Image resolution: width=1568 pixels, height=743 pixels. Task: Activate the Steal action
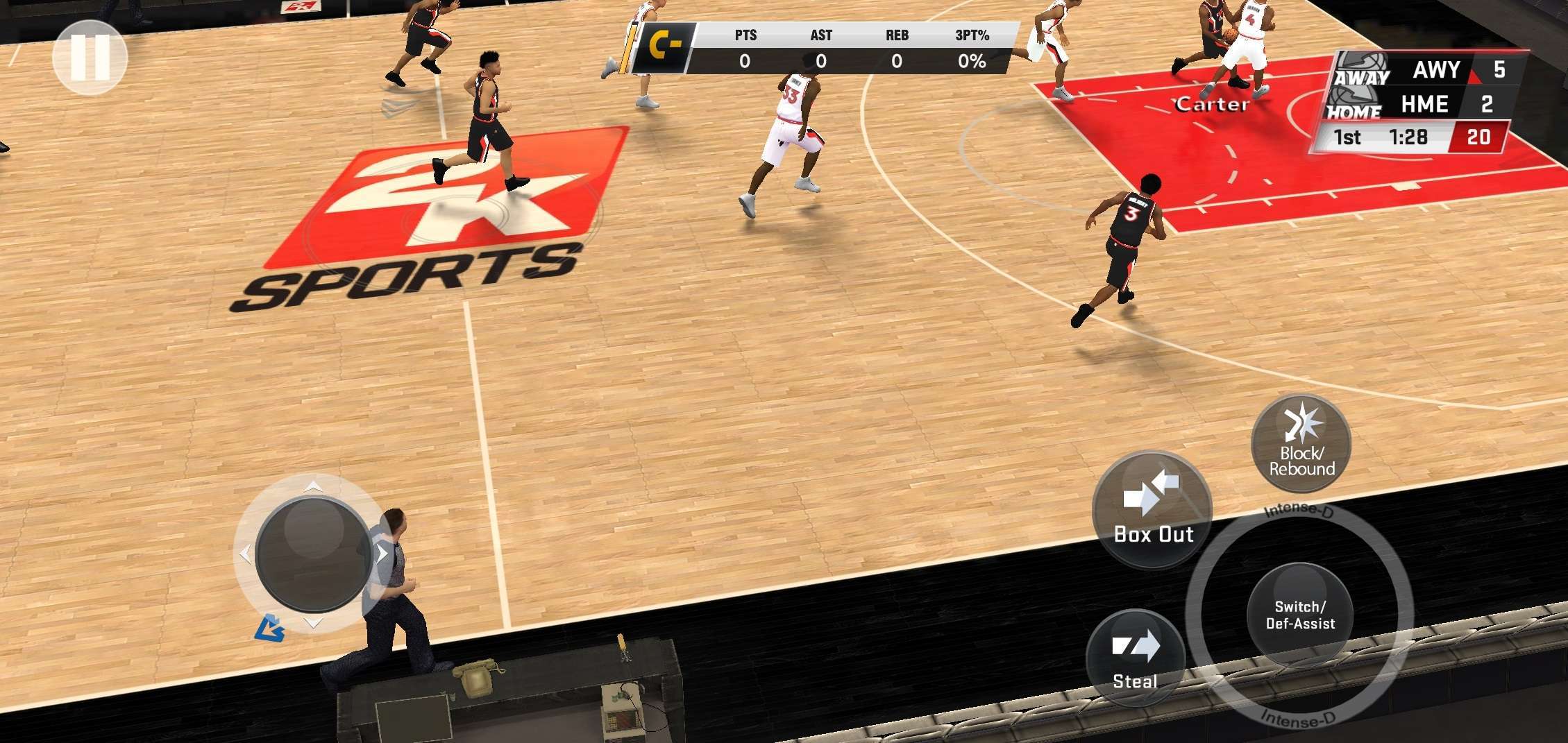[x=1136, y=657]
